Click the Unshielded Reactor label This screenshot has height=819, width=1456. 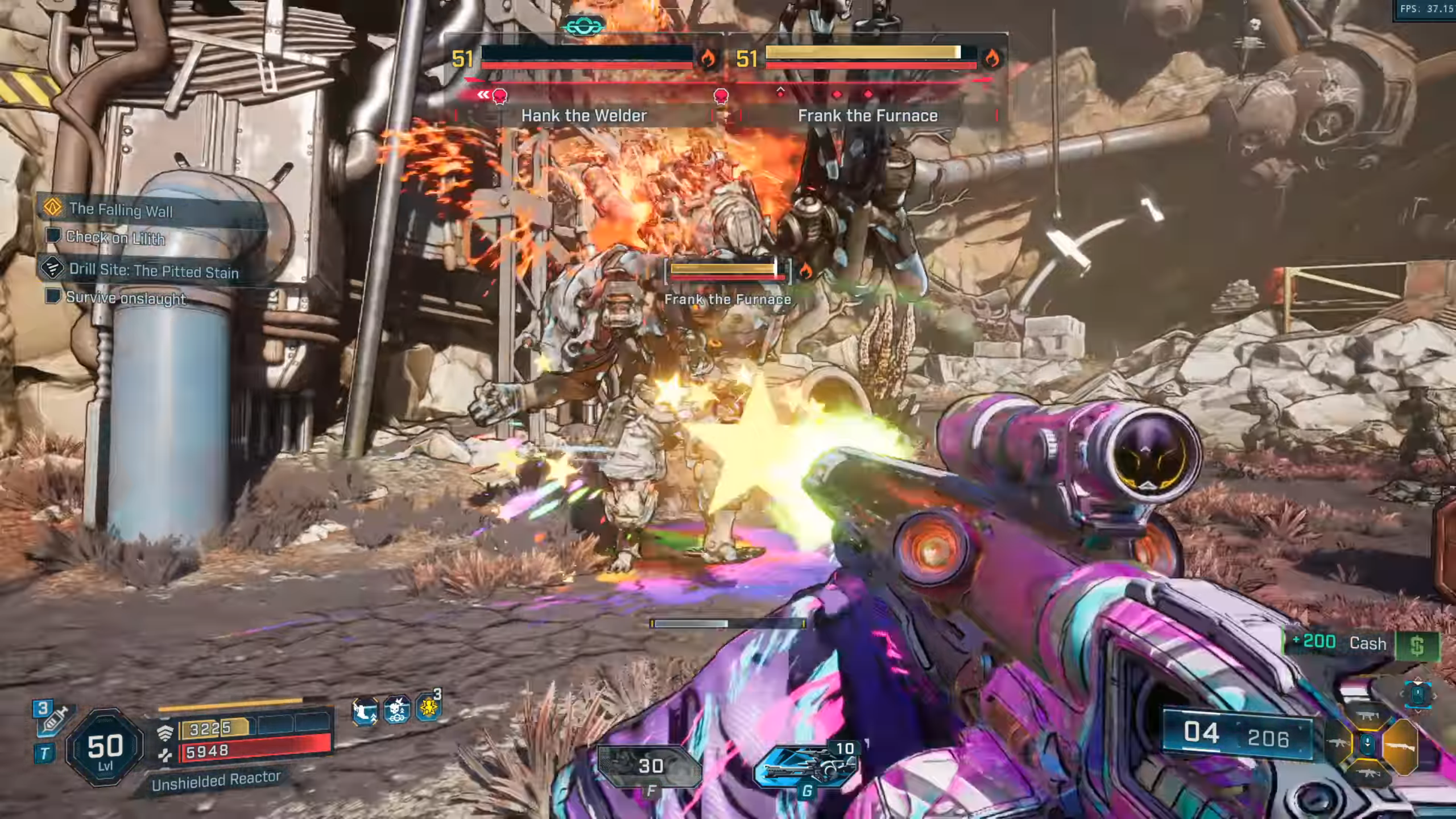click(216, 780)
